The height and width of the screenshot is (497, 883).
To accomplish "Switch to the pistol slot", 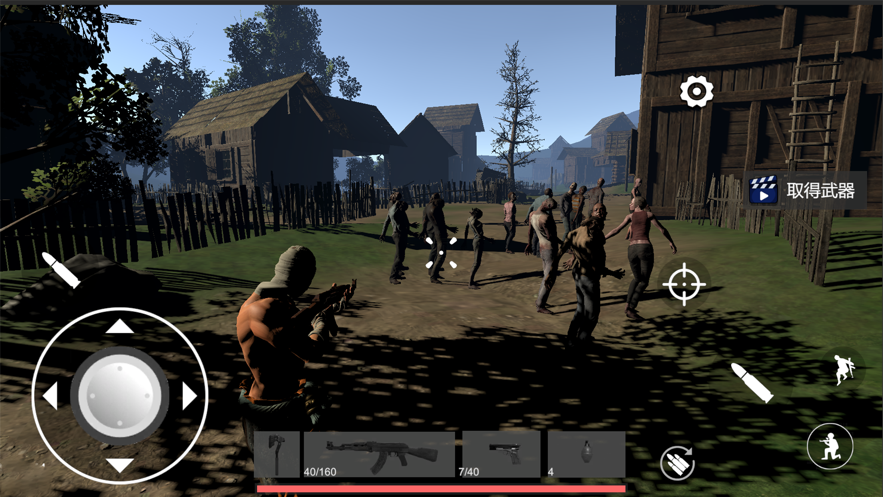I will (x=500, y=455).
